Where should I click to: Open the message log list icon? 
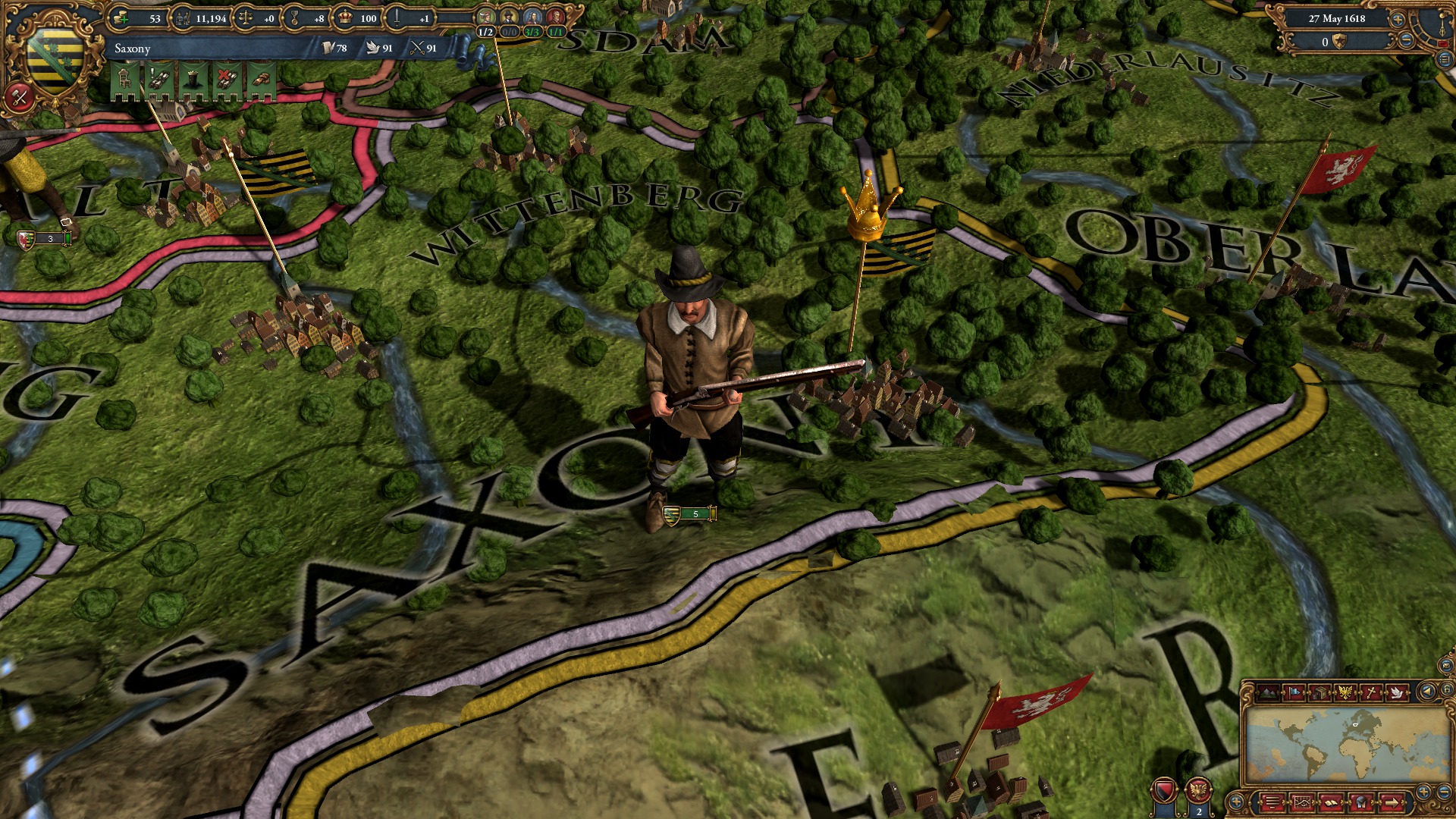[x=1272, y=802]
